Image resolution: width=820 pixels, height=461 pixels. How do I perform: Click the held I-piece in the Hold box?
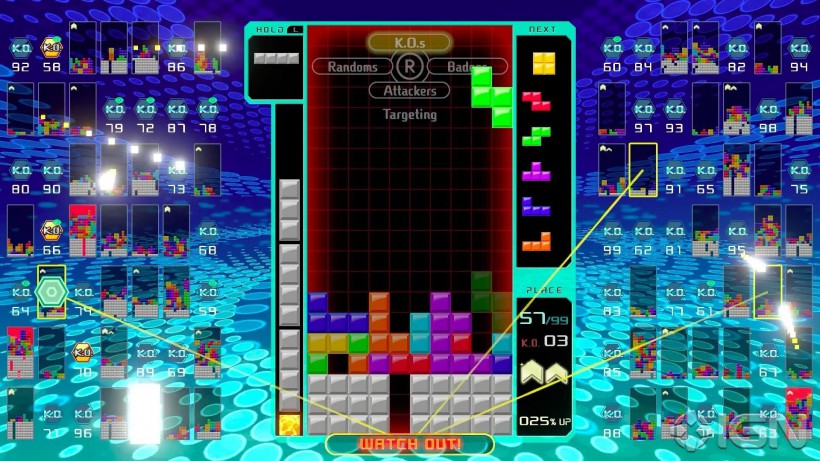pos(275,58)
